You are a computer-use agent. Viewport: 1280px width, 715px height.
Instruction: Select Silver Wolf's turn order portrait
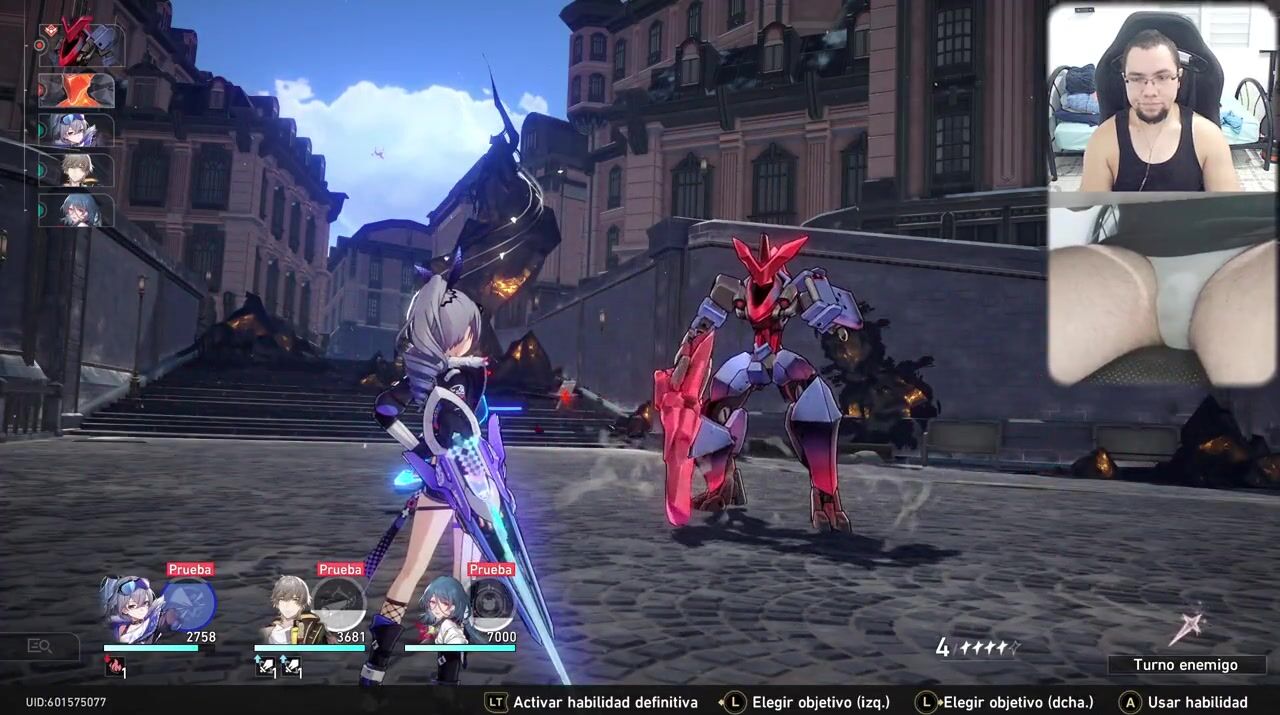77,130
